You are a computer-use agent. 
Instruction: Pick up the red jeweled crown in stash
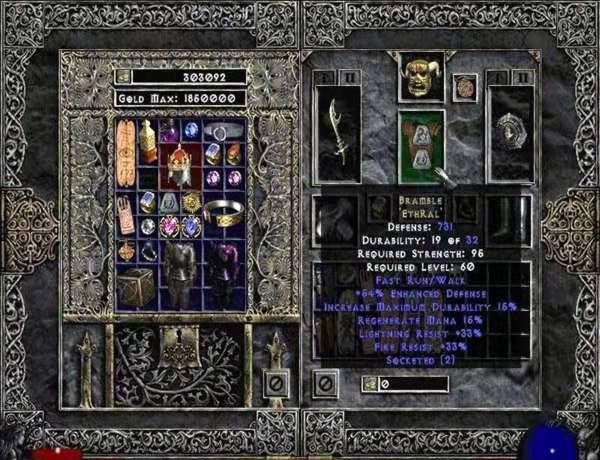click(x=178, y=163)
